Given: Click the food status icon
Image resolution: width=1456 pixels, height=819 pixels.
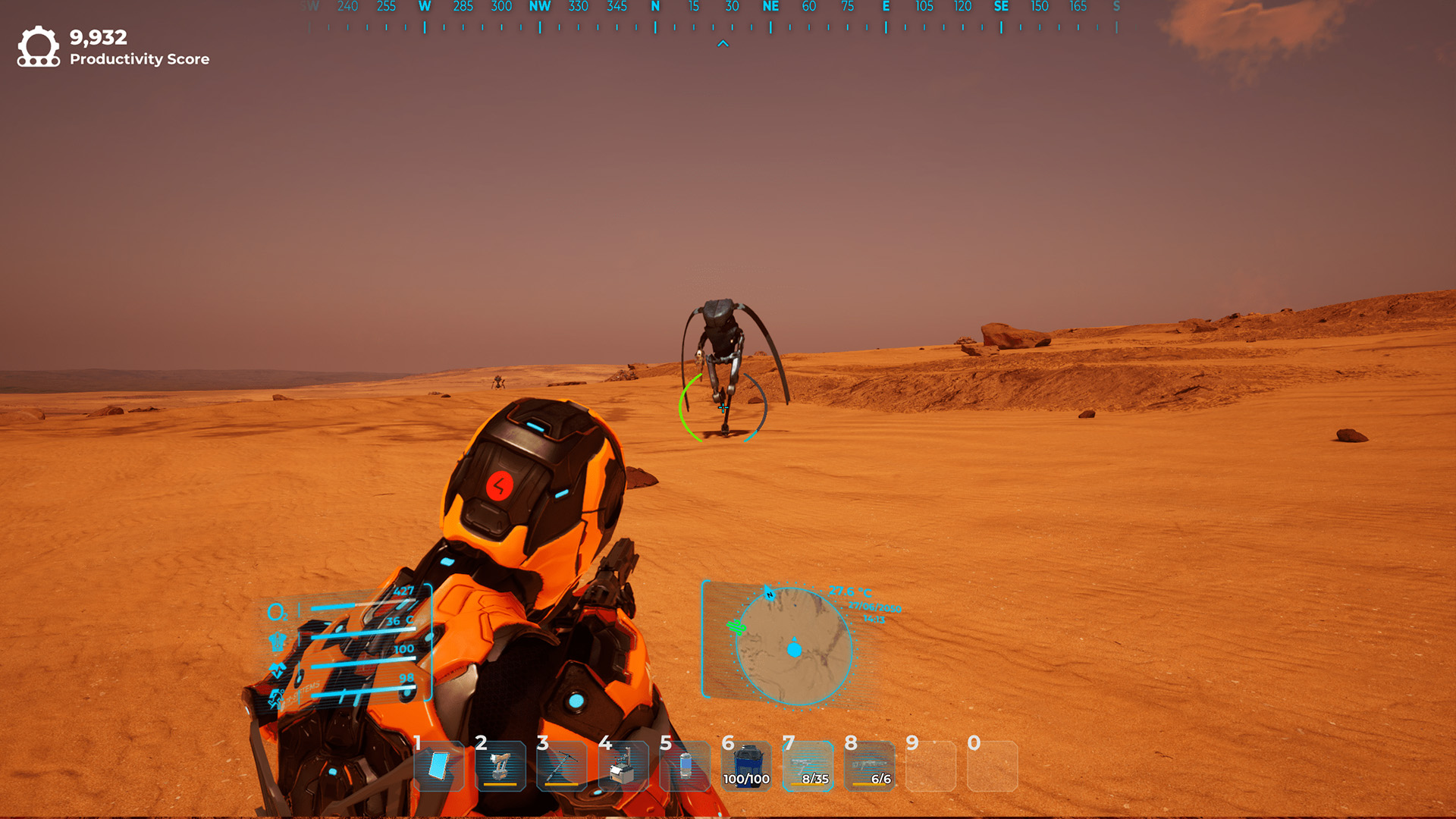Looking at the screenshot, I should [277, 669].
